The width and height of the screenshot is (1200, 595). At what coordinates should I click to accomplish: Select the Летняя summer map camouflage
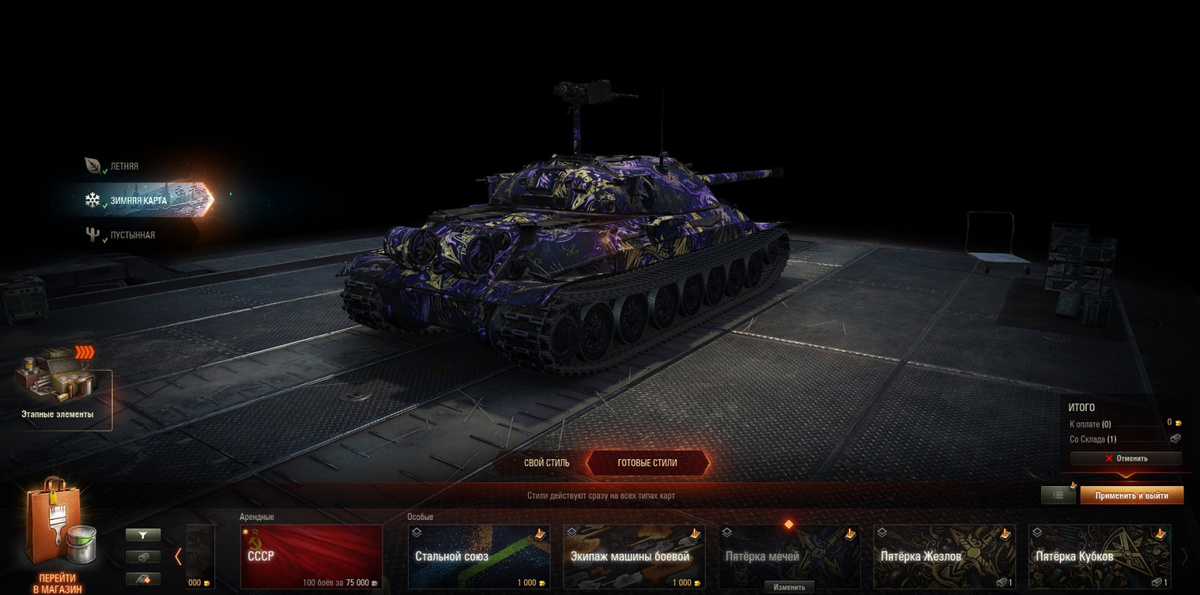point(124,166)
